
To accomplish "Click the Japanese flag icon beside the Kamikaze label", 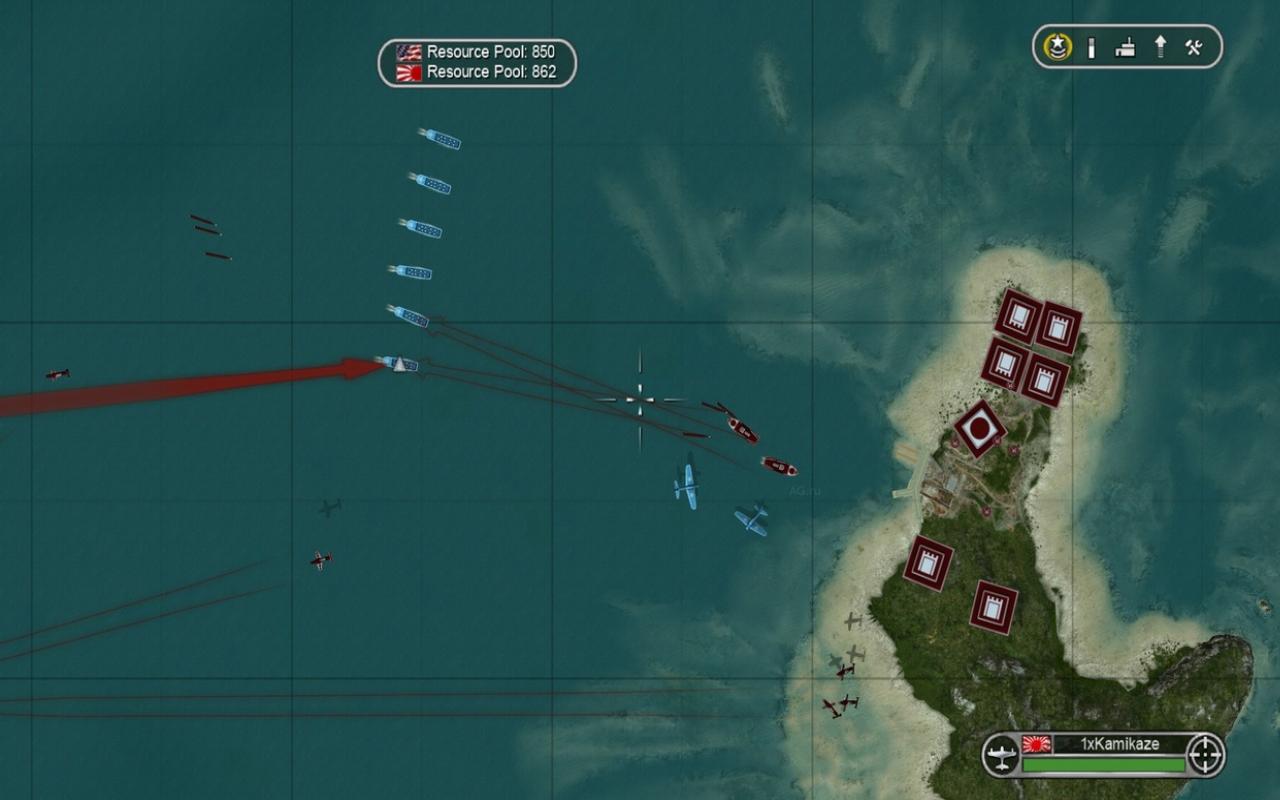I will (1036, 744).
